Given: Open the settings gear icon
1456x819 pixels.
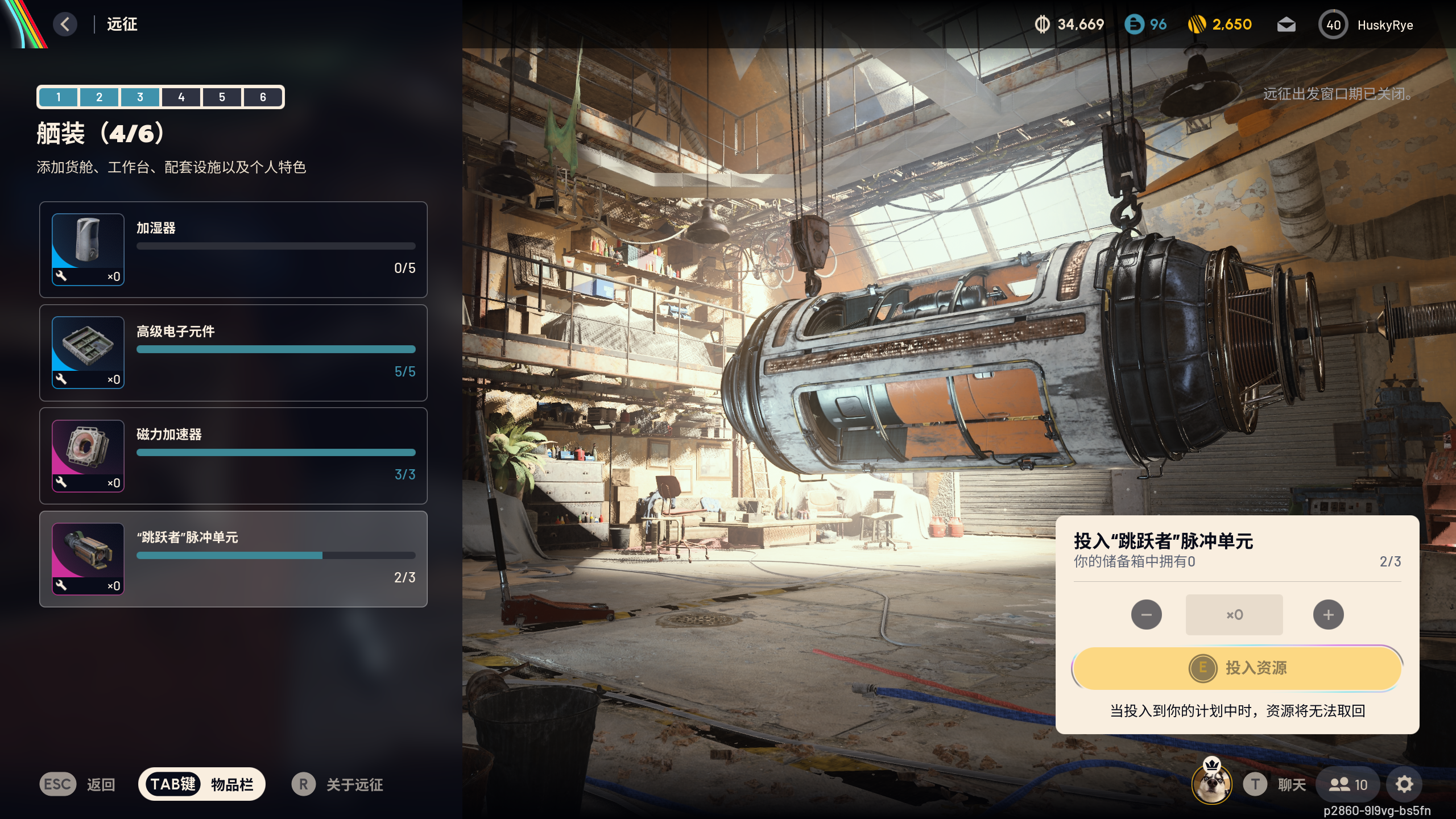Looking at the screenshot, I should (x=1404, y=785).
